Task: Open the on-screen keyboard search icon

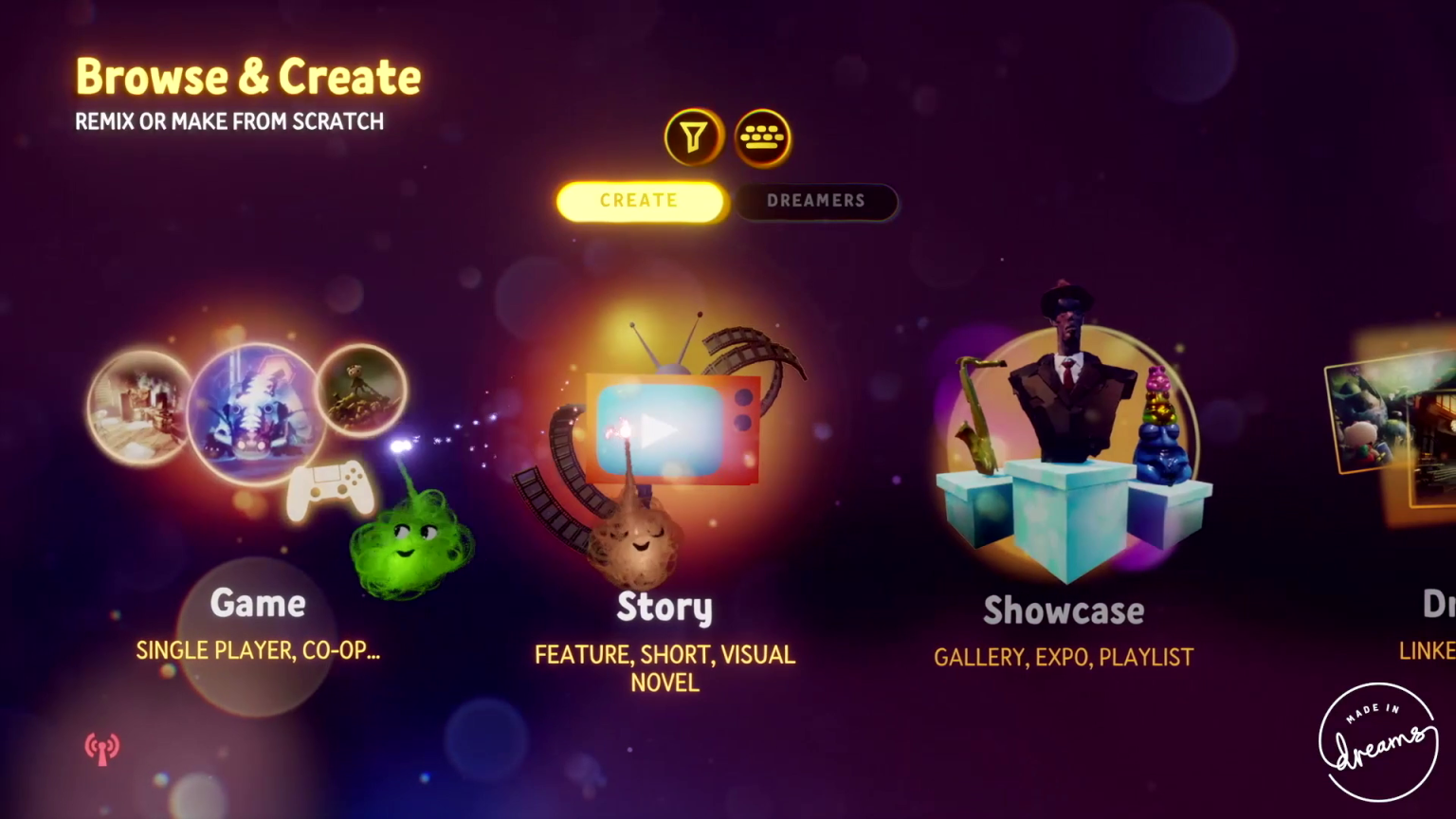Action: [763, 136]
